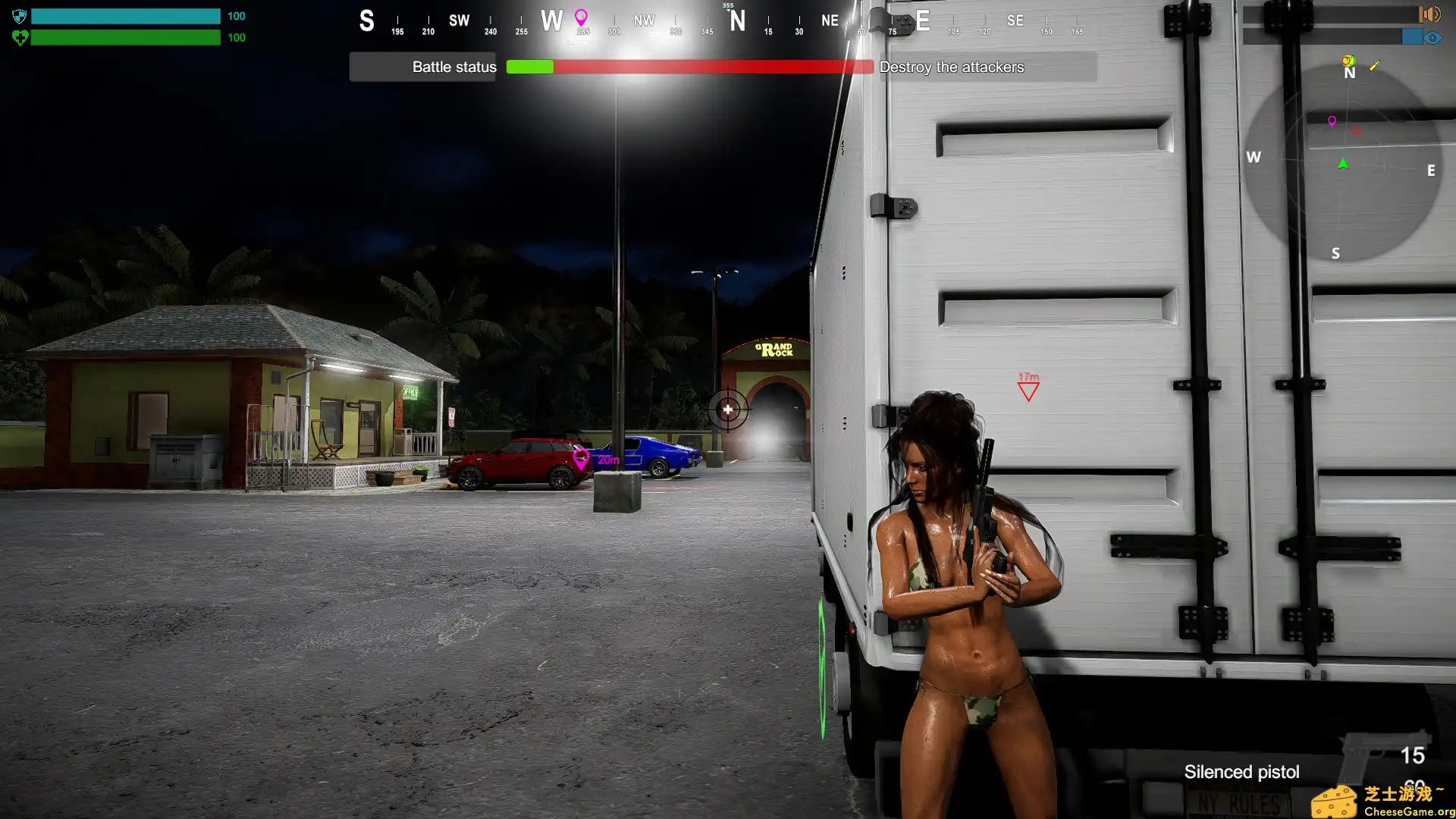Click the magenta pin on the compass bar
This screenshot has height=819, width=1456.
coord(581,17)
